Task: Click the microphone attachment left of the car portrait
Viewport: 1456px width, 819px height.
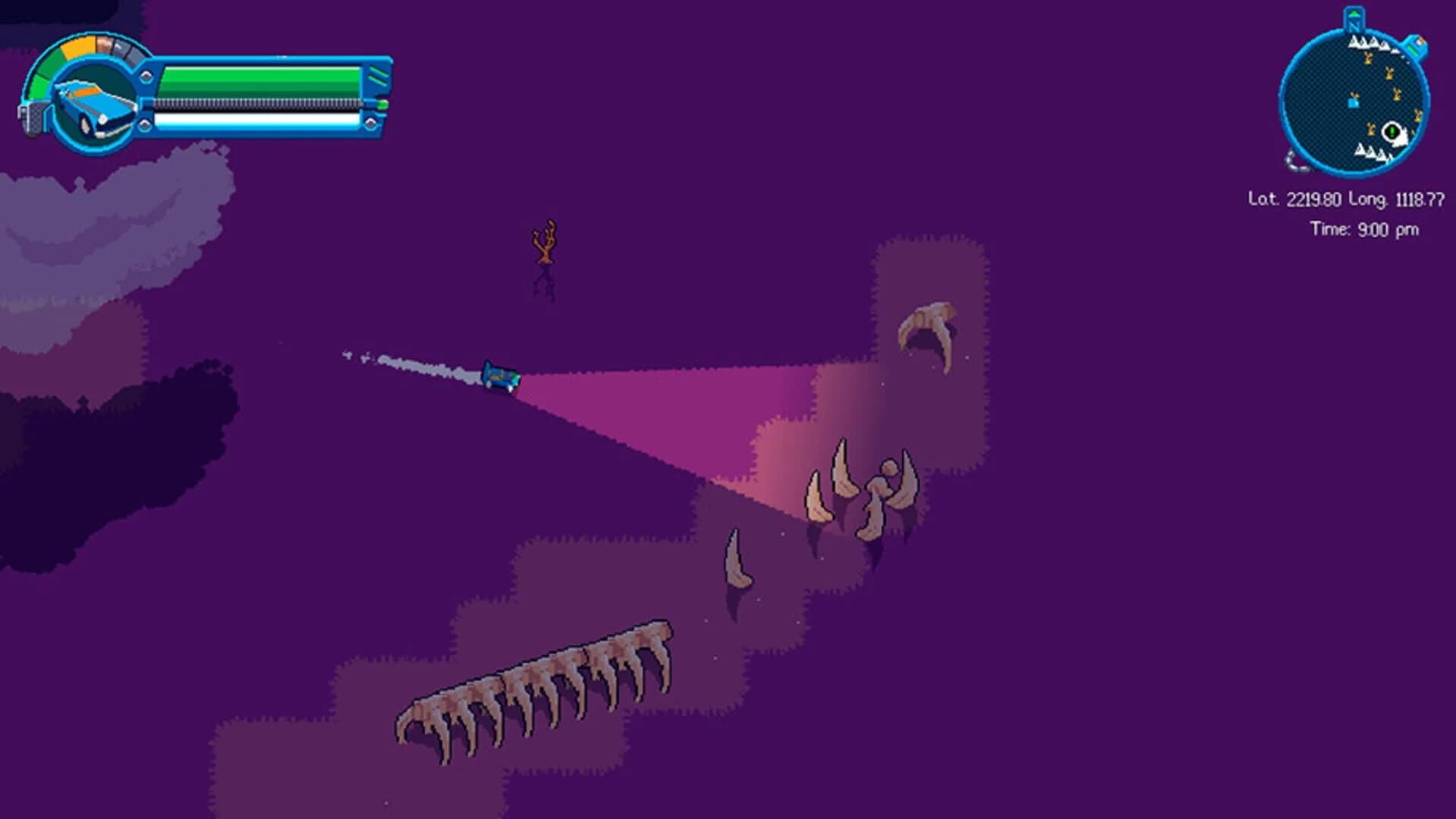Action: point(30,118)
